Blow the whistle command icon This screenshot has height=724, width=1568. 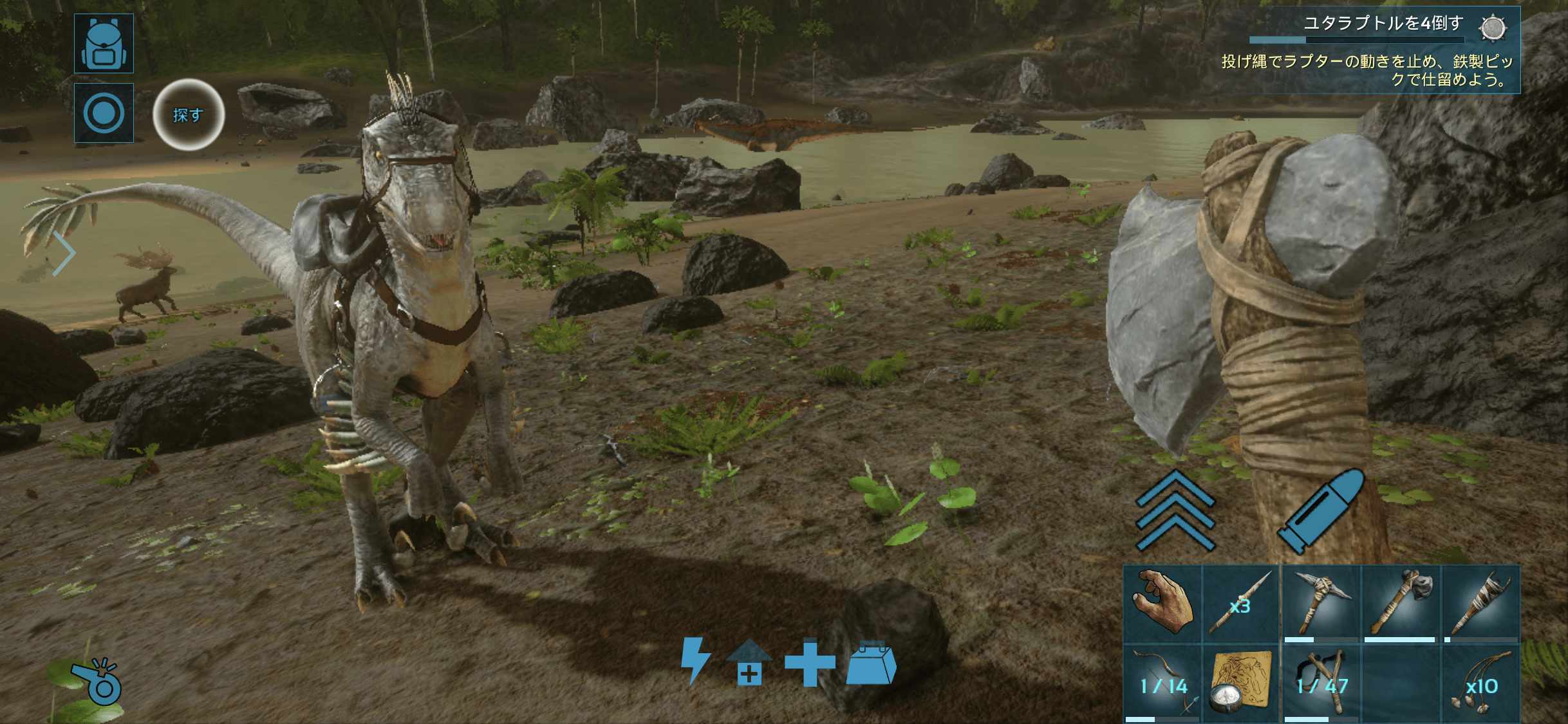97,682
